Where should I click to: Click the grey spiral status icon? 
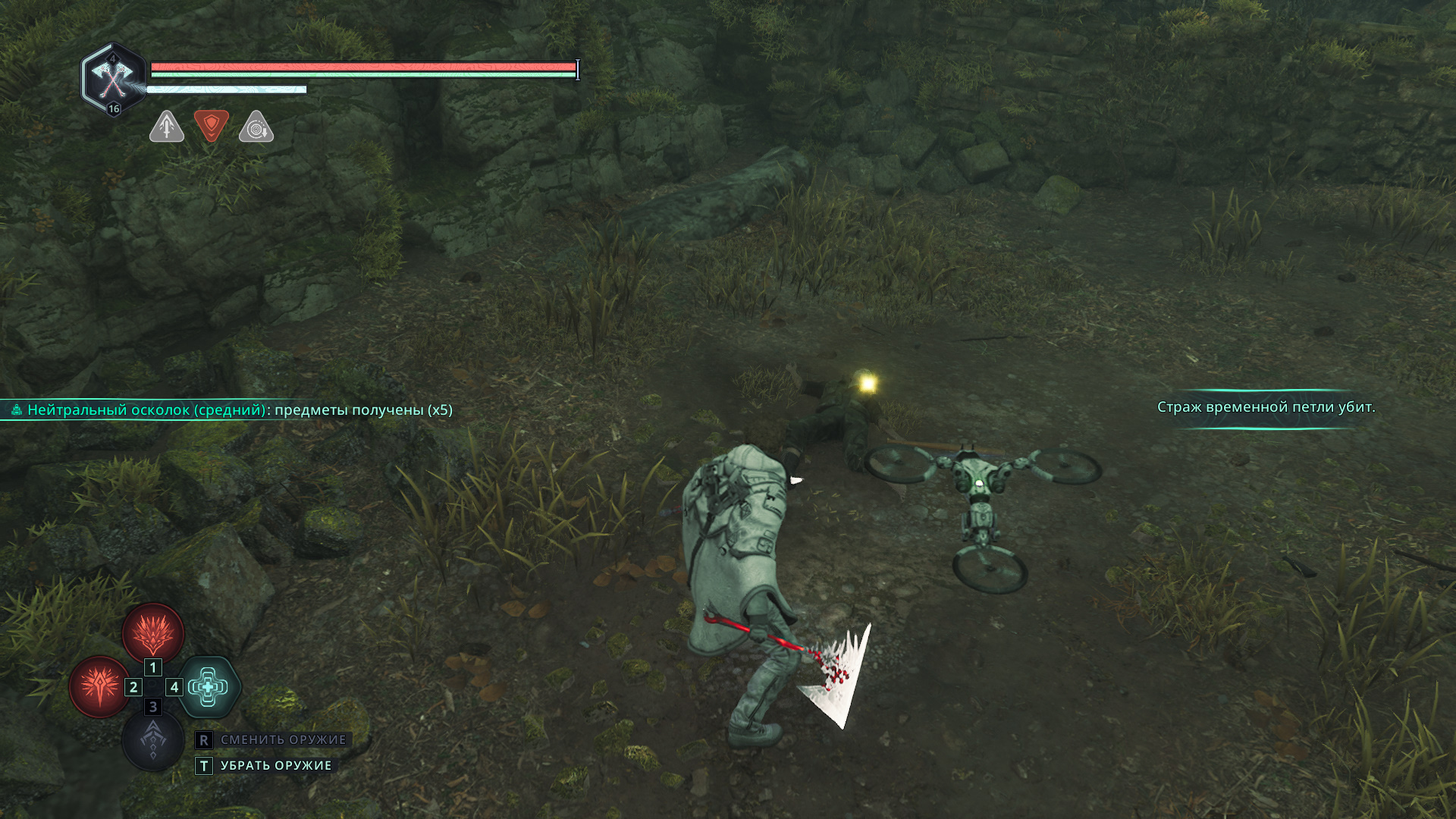coord(256,127)
